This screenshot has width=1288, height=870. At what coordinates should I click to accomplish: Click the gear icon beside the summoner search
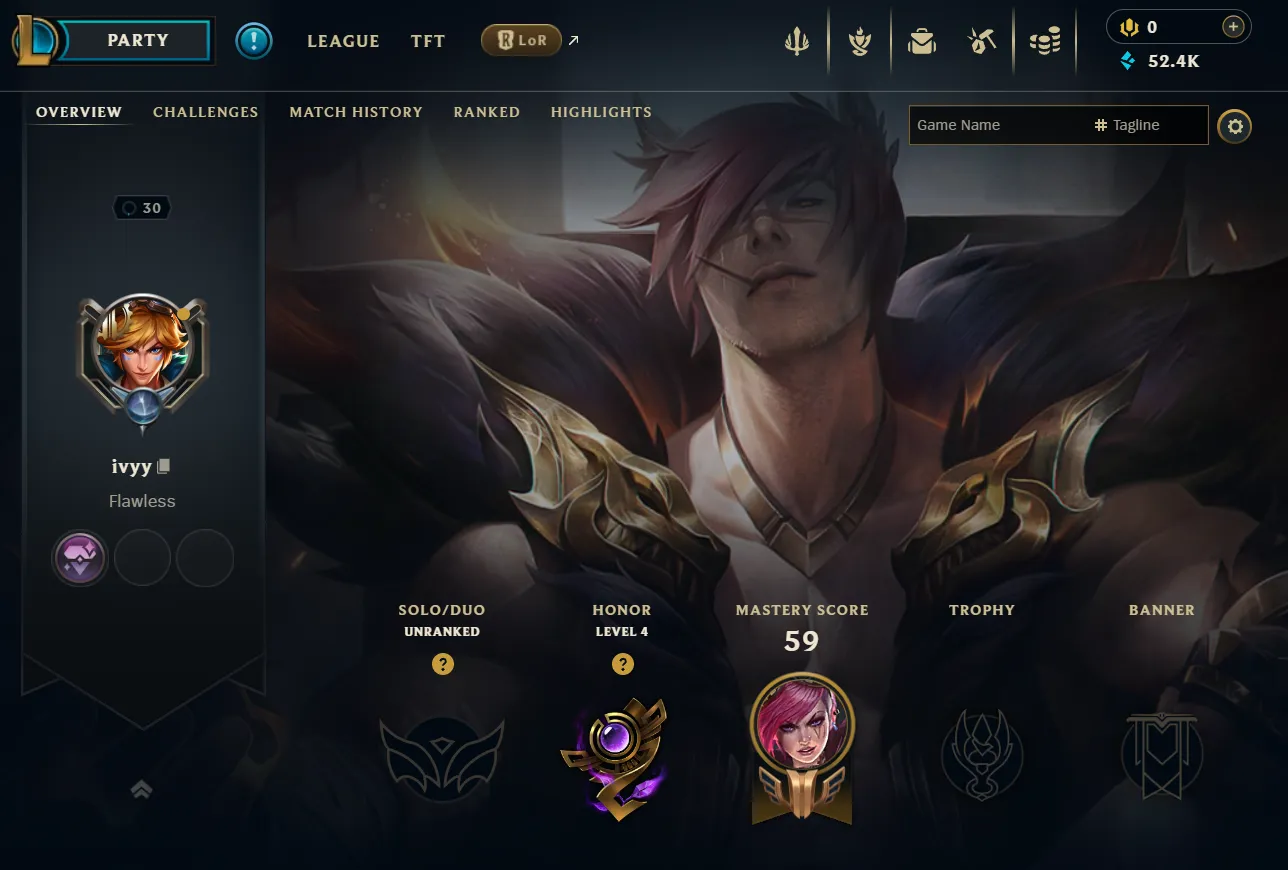pyautogui.click(x=1234, y=126)
